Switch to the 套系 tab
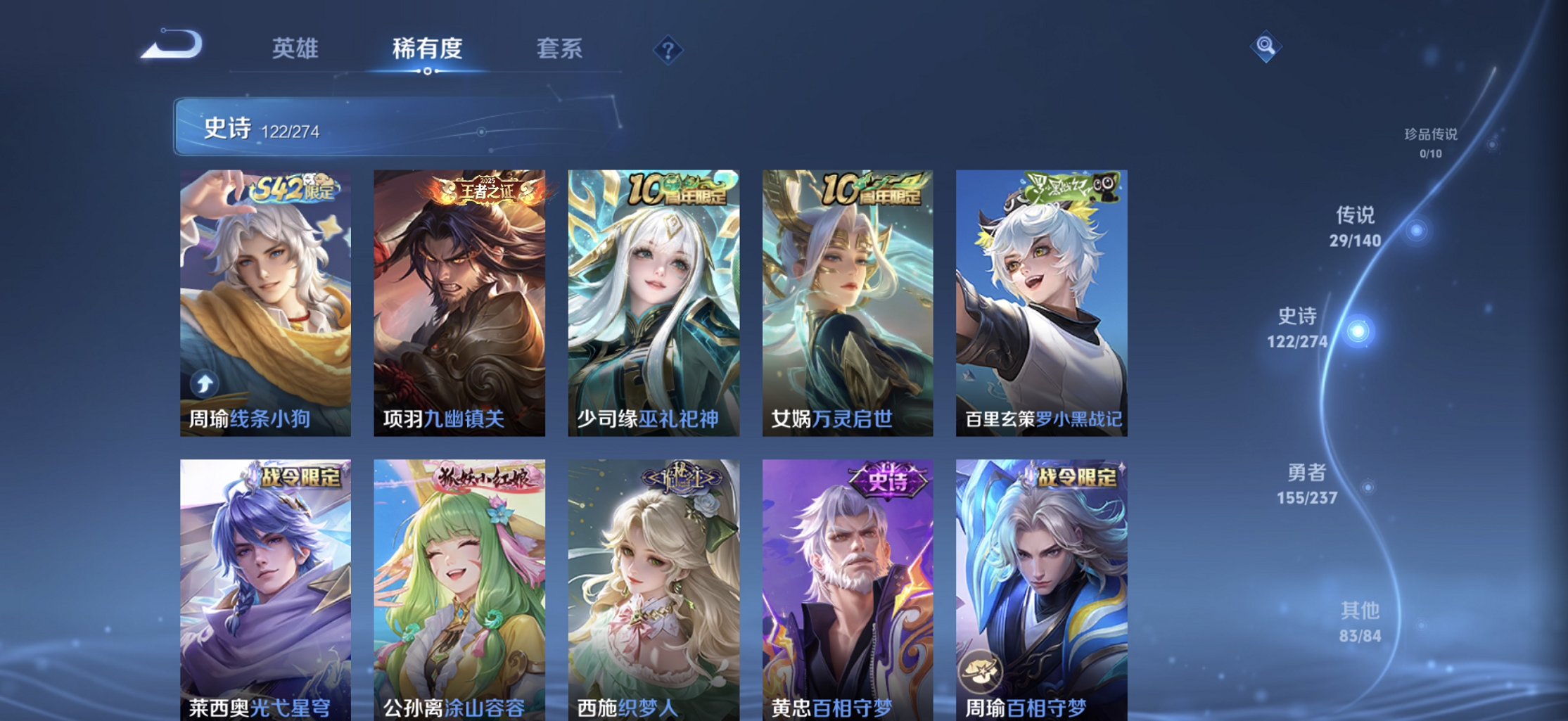 coord(561,49)
